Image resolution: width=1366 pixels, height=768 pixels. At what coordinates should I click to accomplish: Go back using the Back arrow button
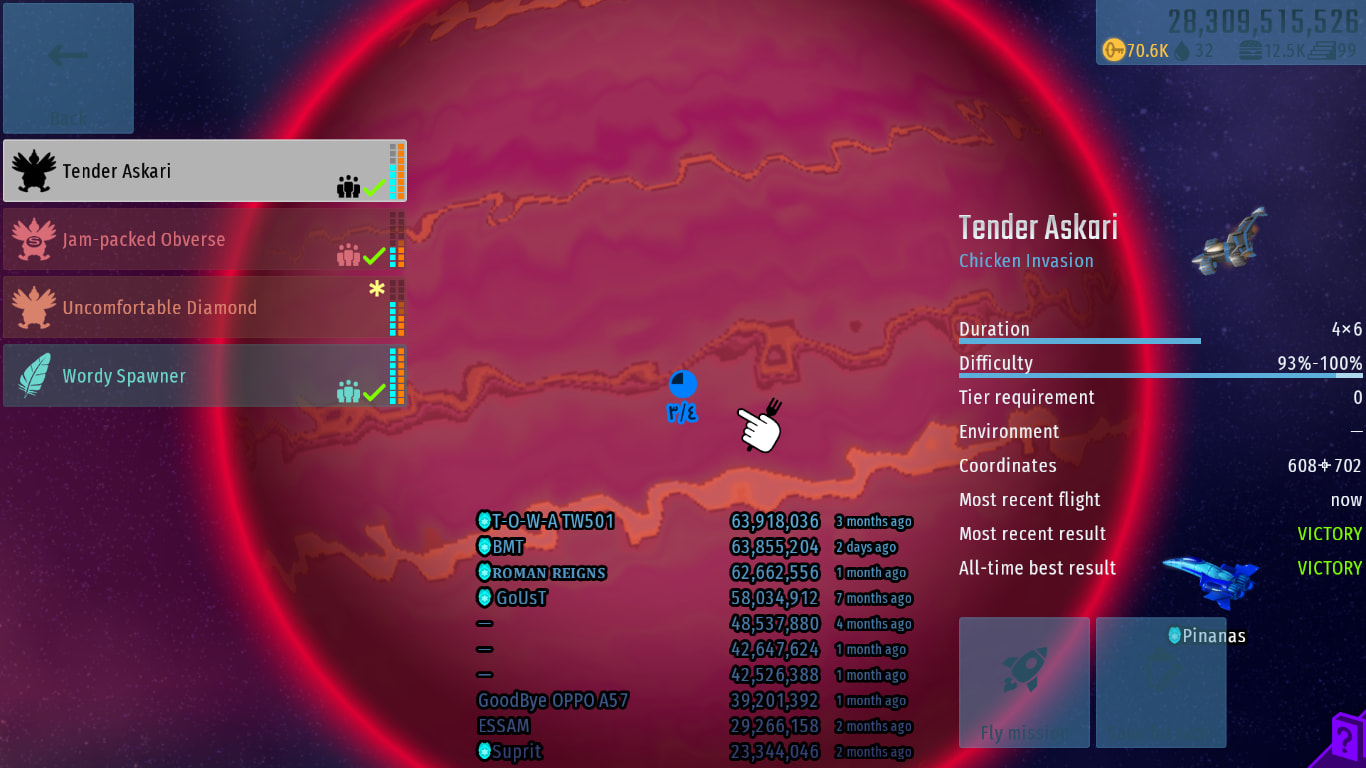[x=68, y=68]
